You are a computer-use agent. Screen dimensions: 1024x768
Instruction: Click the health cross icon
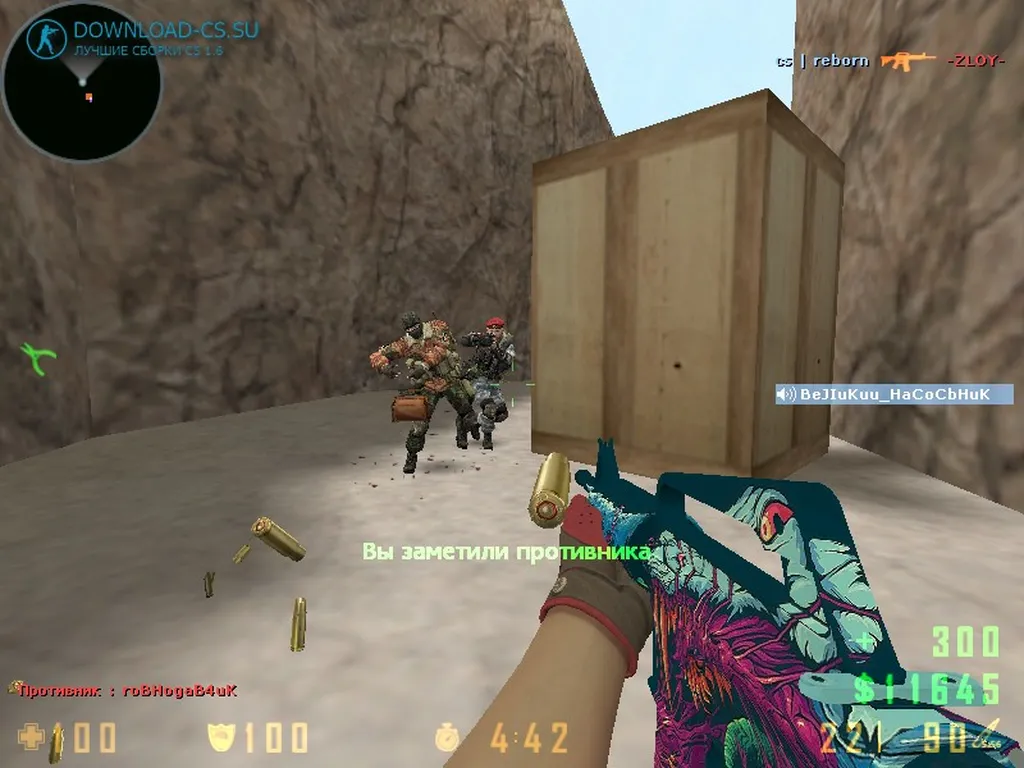31,738
